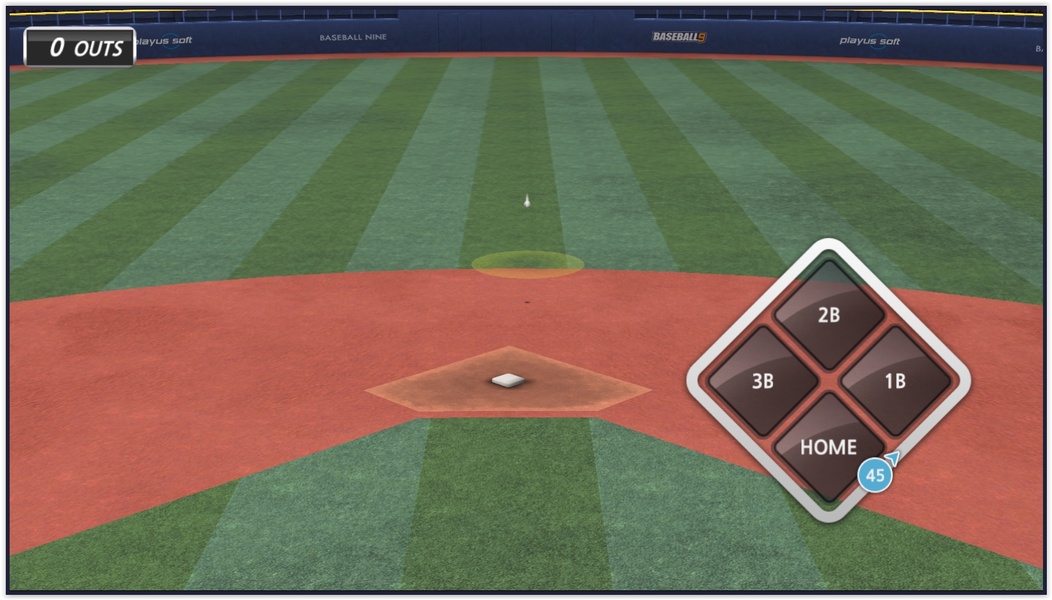Viewport: 1052px width, 600px height.
Task: Throw the ball to 2B
Action: [828, 315]
